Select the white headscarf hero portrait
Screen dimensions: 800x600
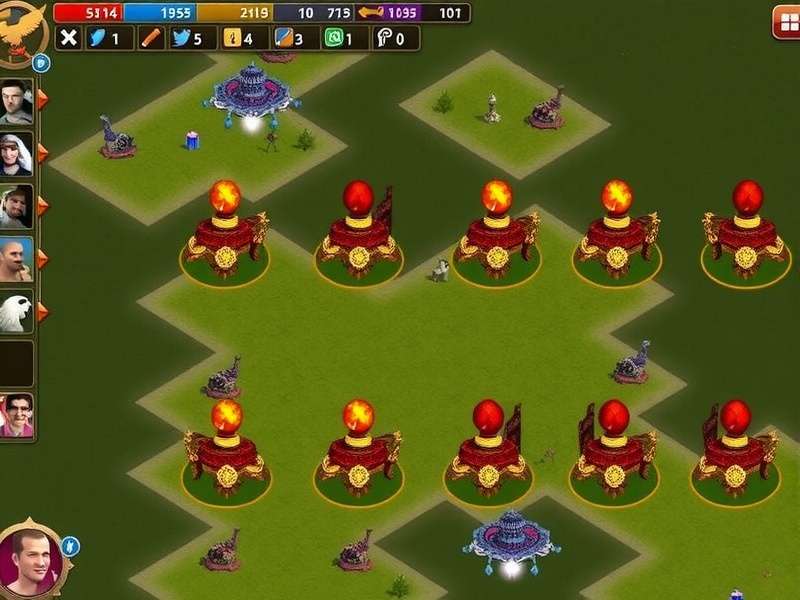(x=17, y=152)
